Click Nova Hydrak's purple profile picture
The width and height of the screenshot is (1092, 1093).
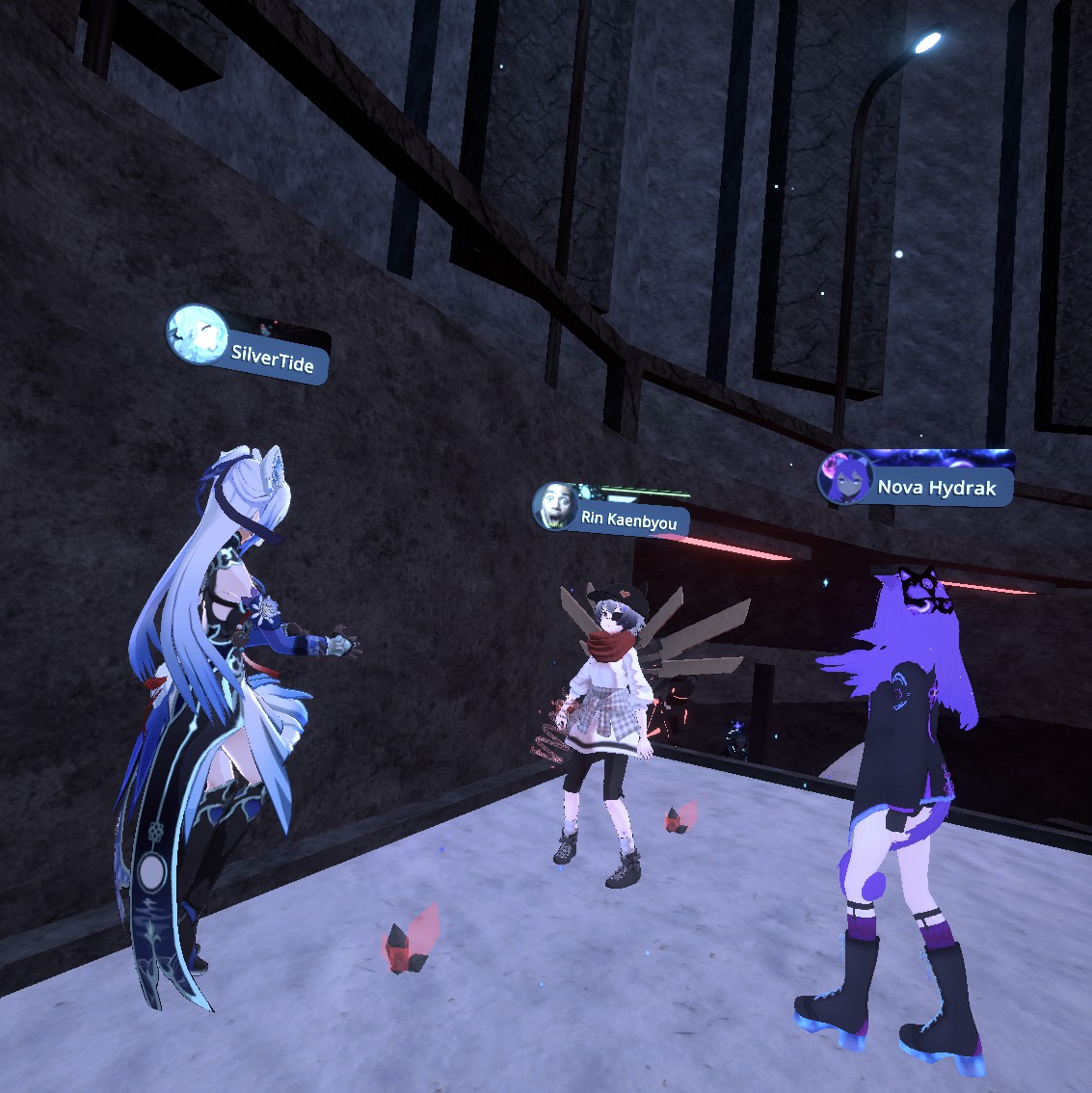click(844, 478)
